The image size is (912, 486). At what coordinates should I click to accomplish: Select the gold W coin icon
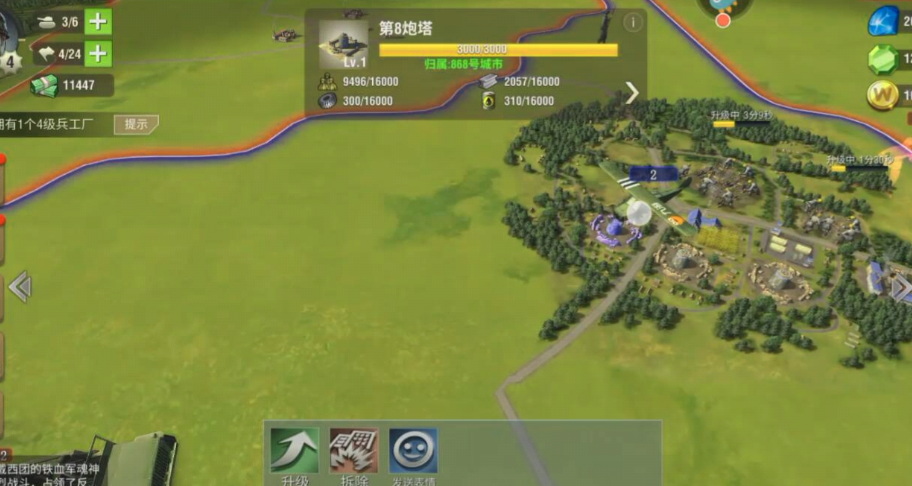click(883, 95)
